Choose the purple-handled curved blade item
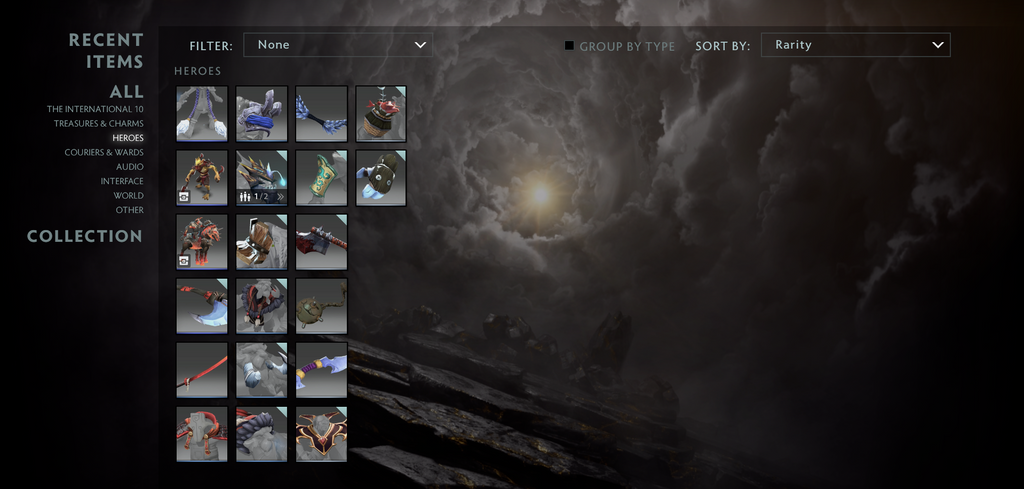Viewport: 1024px width, 489px height. (x=322, y=369)
